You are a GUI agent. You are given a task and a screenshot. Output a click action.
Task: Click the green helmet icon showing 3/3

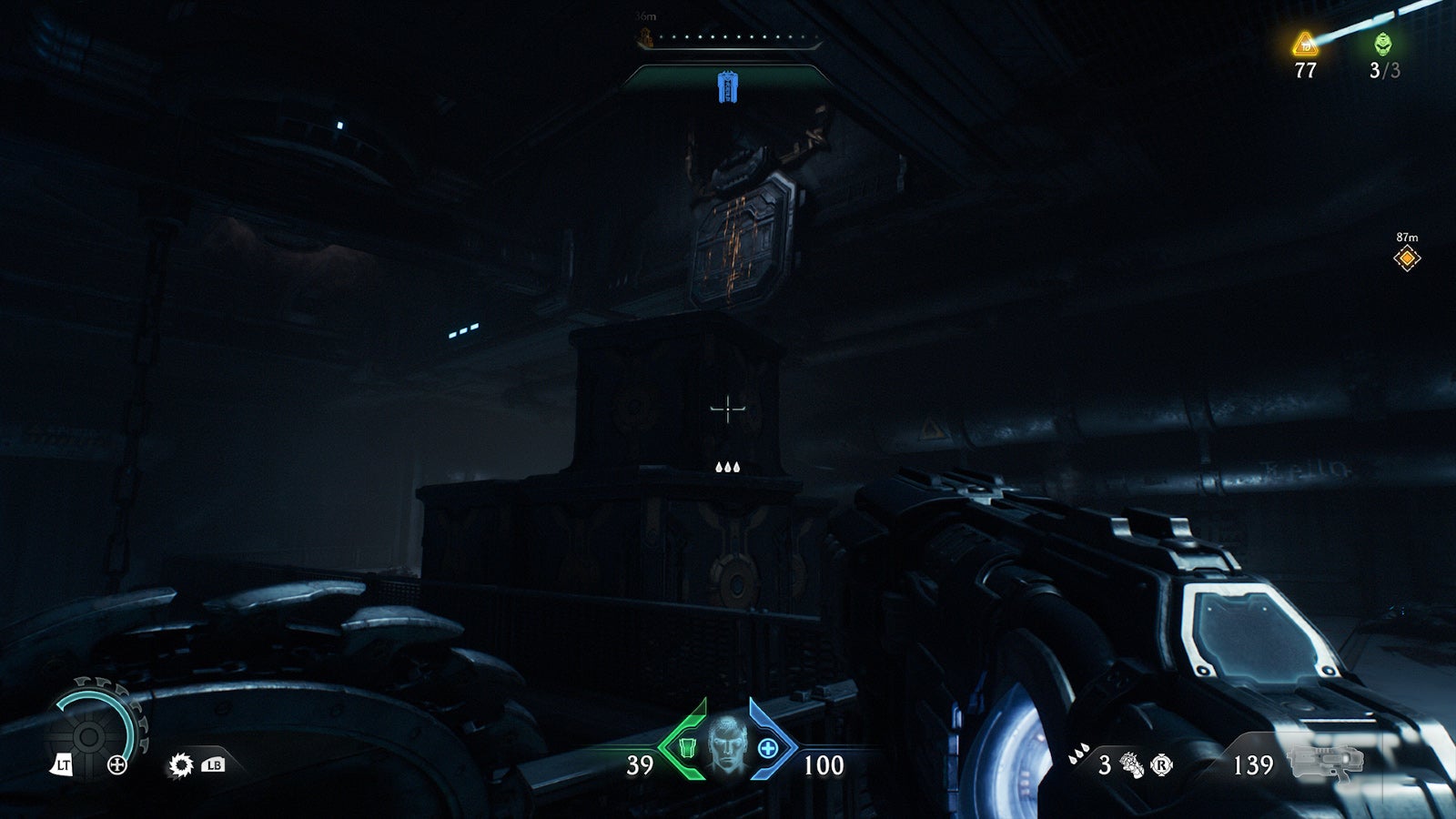click(x=1382, y=42)
